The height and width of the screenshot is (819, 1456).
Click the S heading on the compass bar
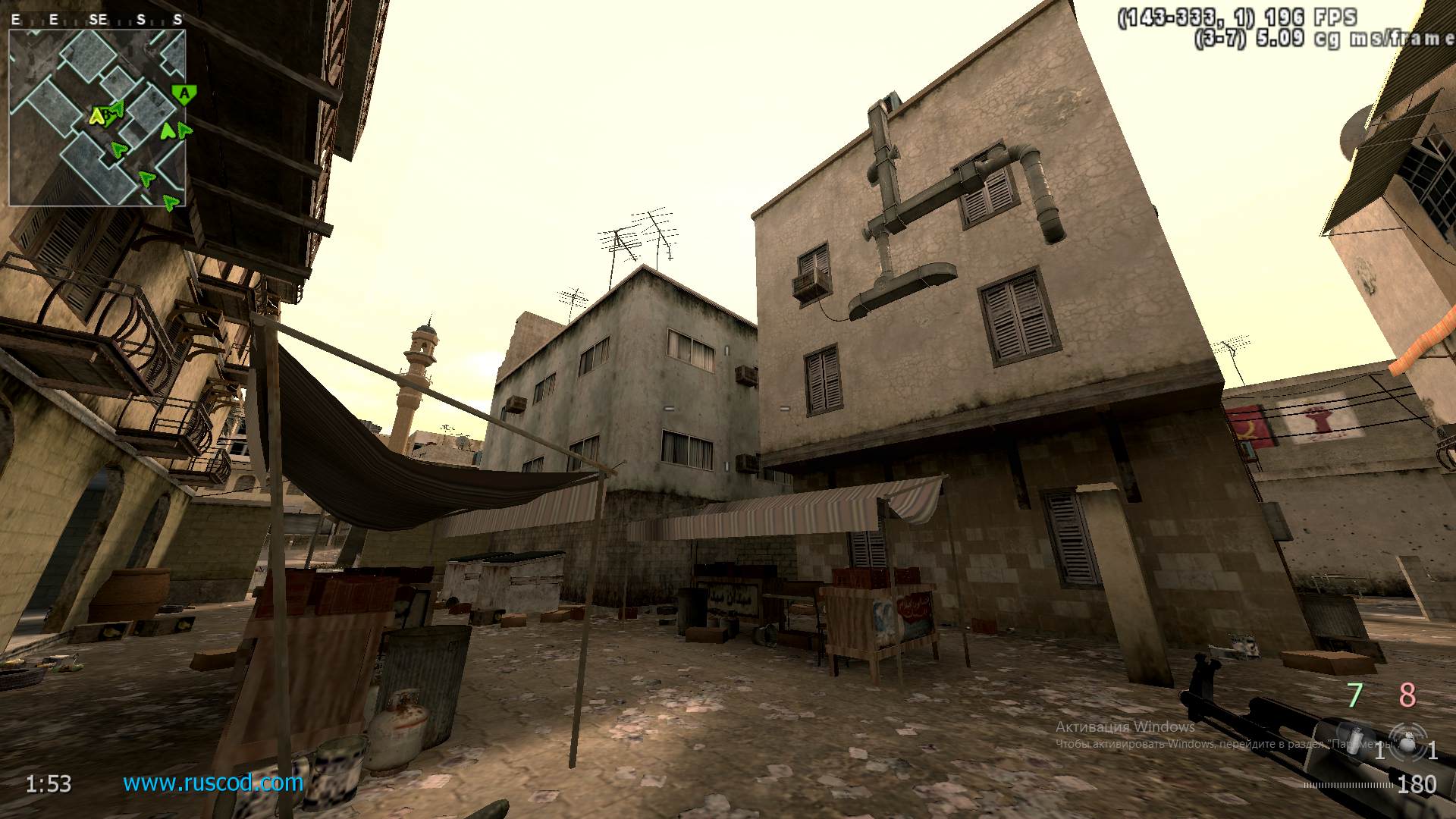[x=140, y=18]
